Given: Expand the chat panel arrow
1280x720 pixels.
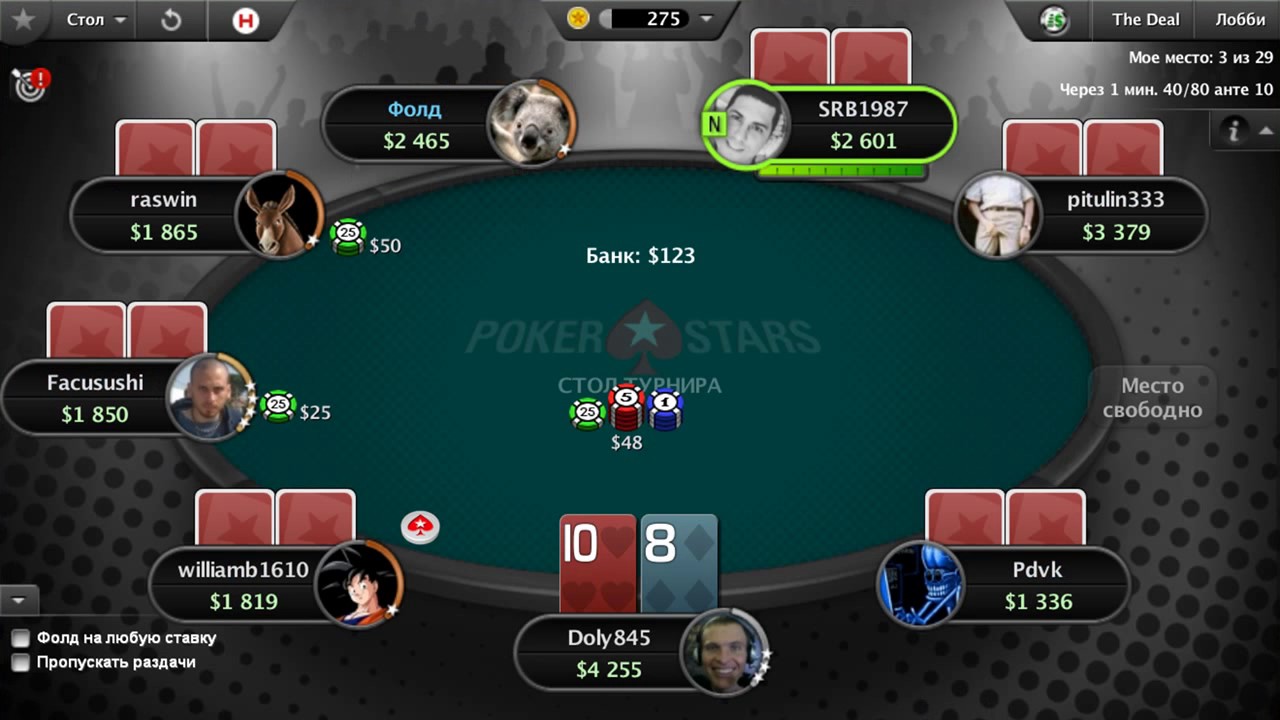Looking at the screenshot, I should tap(18, 600).
